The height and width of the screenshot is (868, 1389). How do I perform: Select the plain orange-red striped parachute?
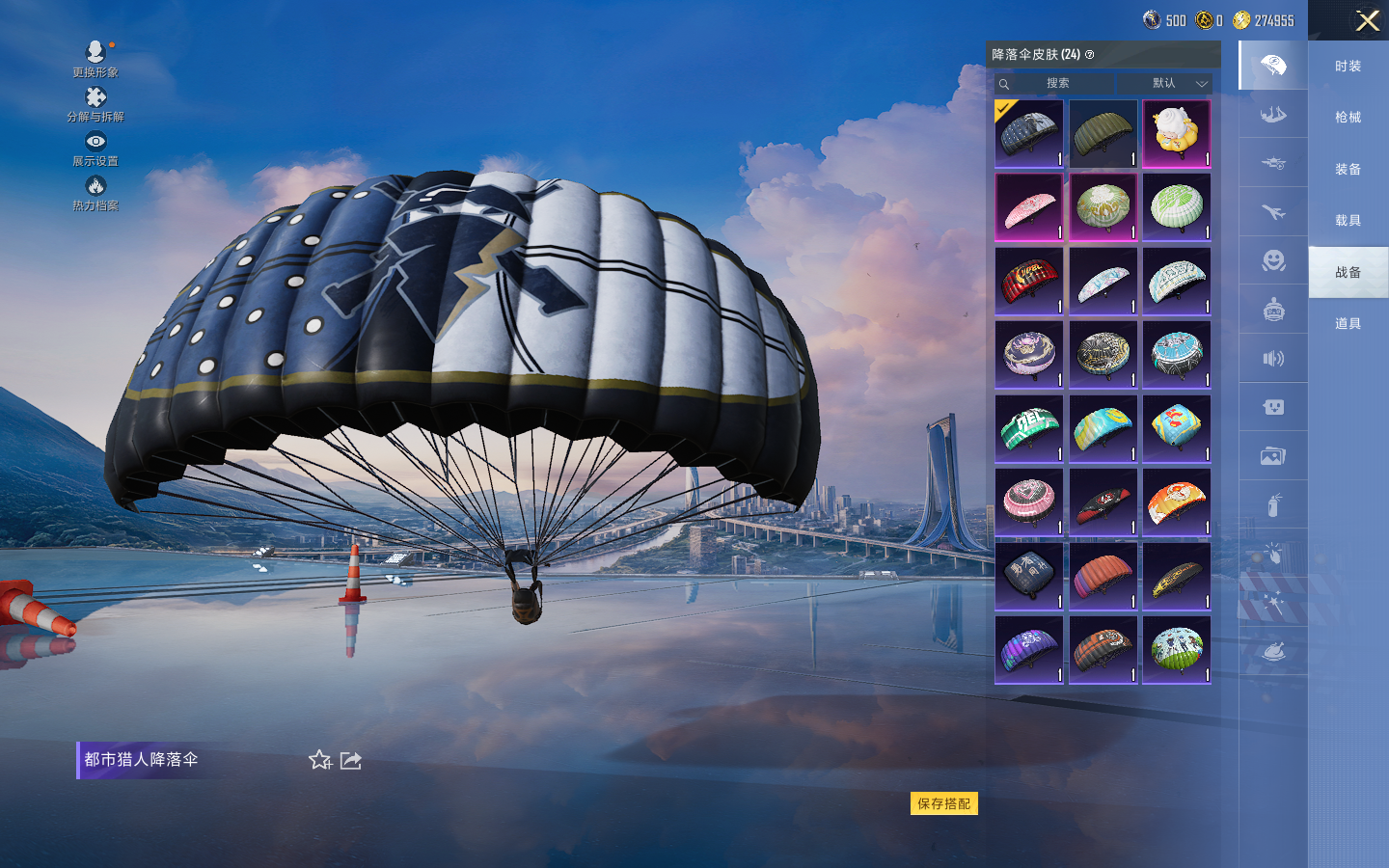[x=1103, y=576]
